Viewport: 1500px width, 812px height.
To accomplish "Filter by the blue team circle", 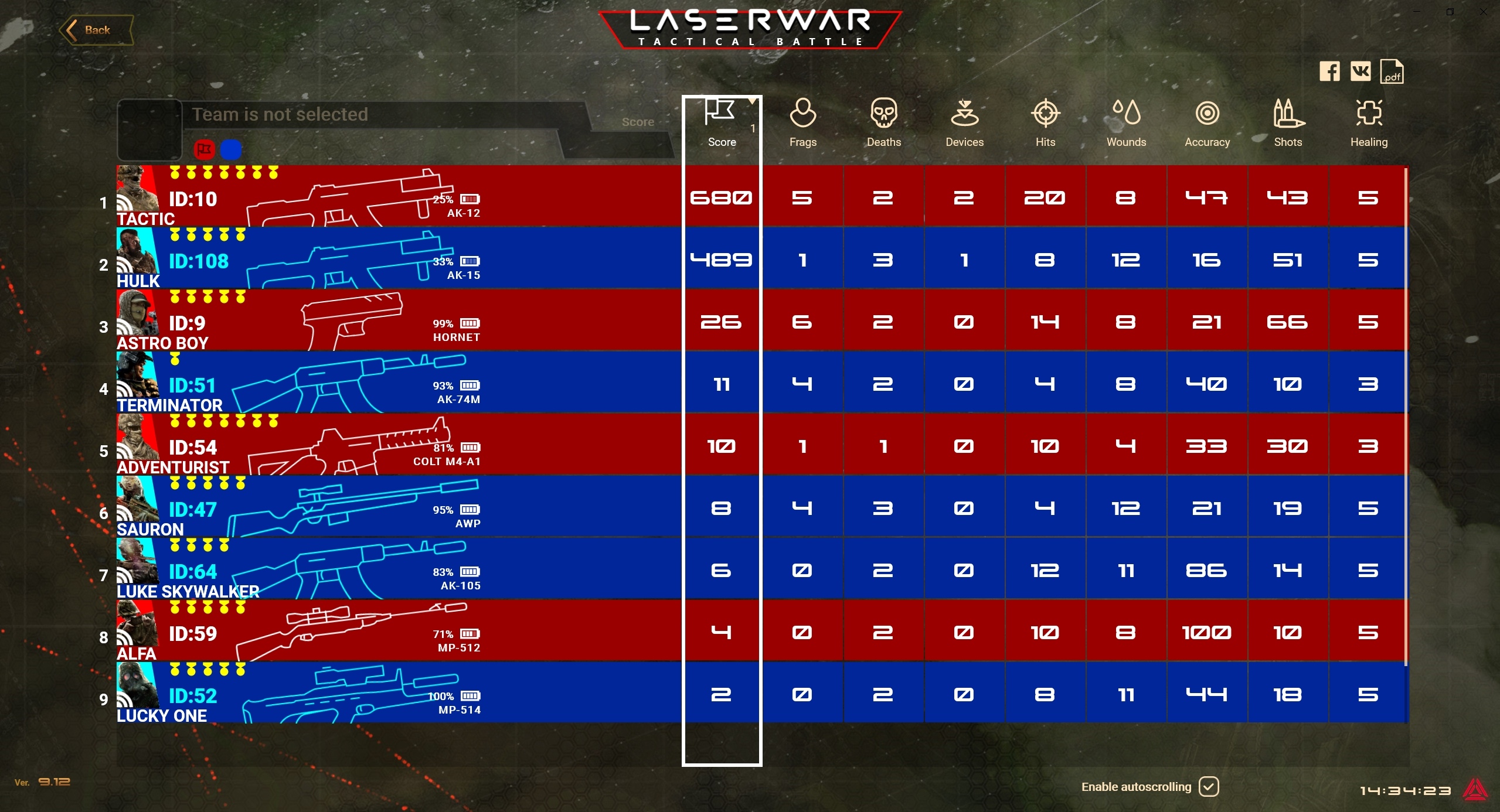I will point(231,150).
